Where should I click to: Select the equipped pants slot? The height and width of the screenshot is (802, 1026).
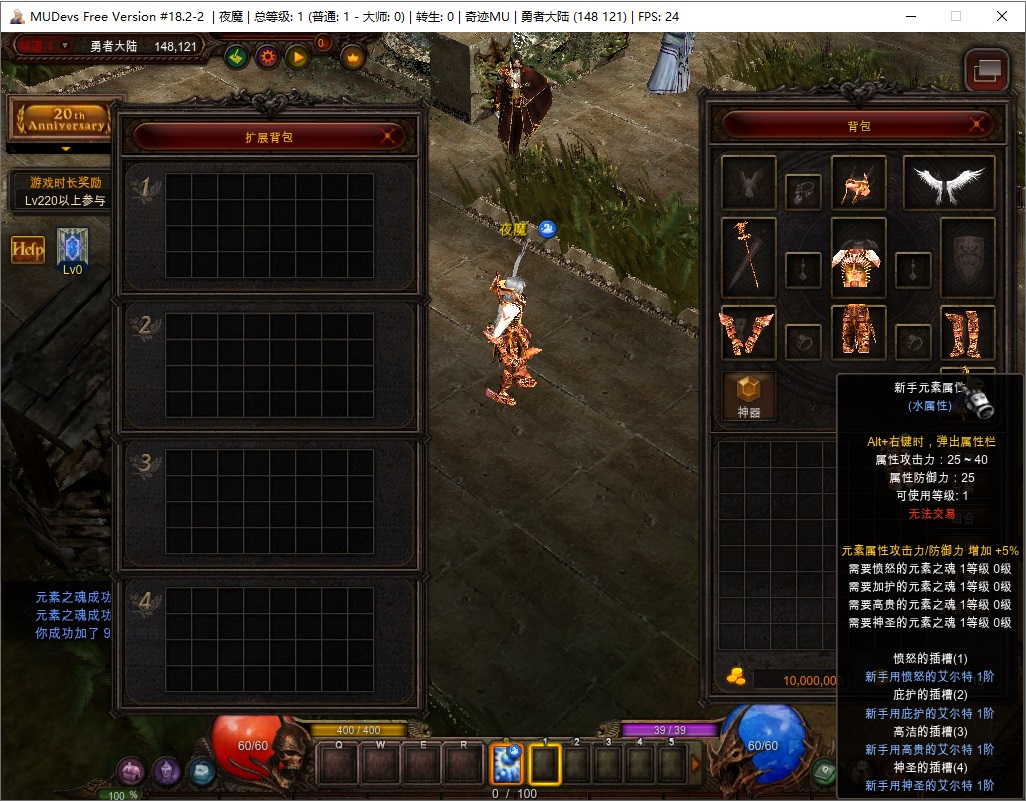pos(858,331)
